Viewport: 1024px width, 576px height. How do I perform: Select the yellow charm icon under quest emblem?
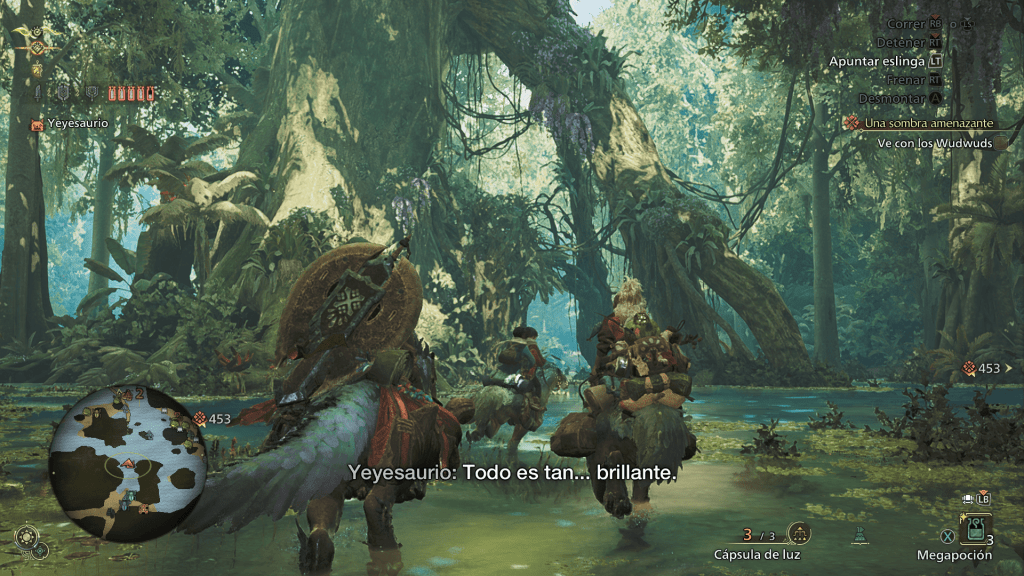pos(37,70)
